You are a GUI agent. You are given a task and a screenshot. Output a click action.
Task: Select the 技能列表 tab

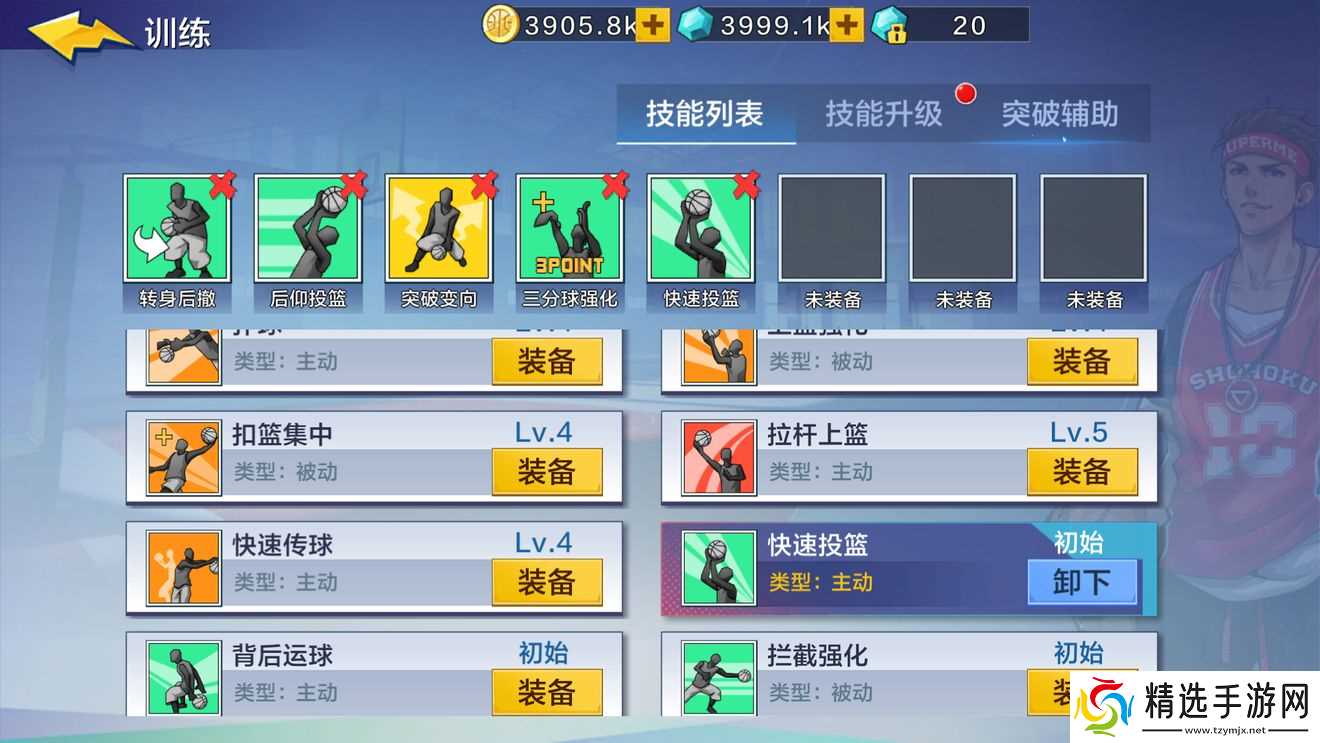coord(706,113)
